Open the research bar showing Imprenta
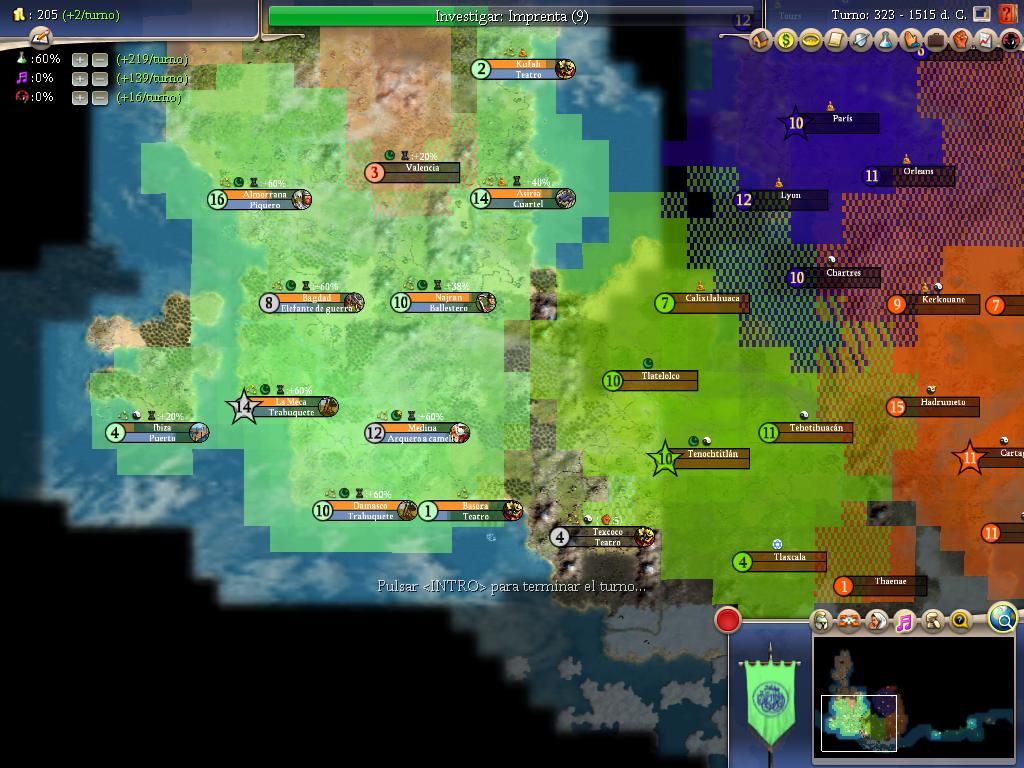Viewport: 1024px width, 768px height. [x=511, y=17]
